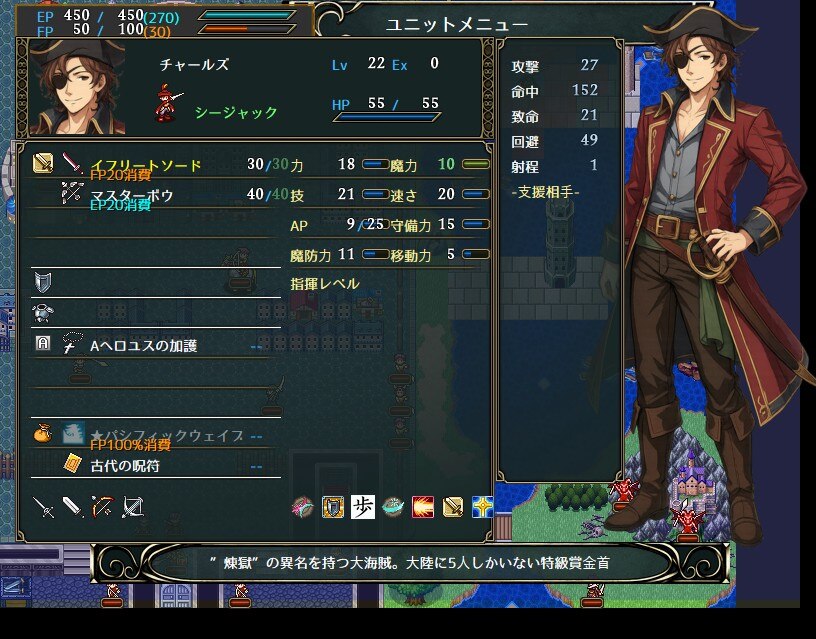Click the golden cross skill icon
Screen dimensions: 816x639
click(x=482, y=507)
